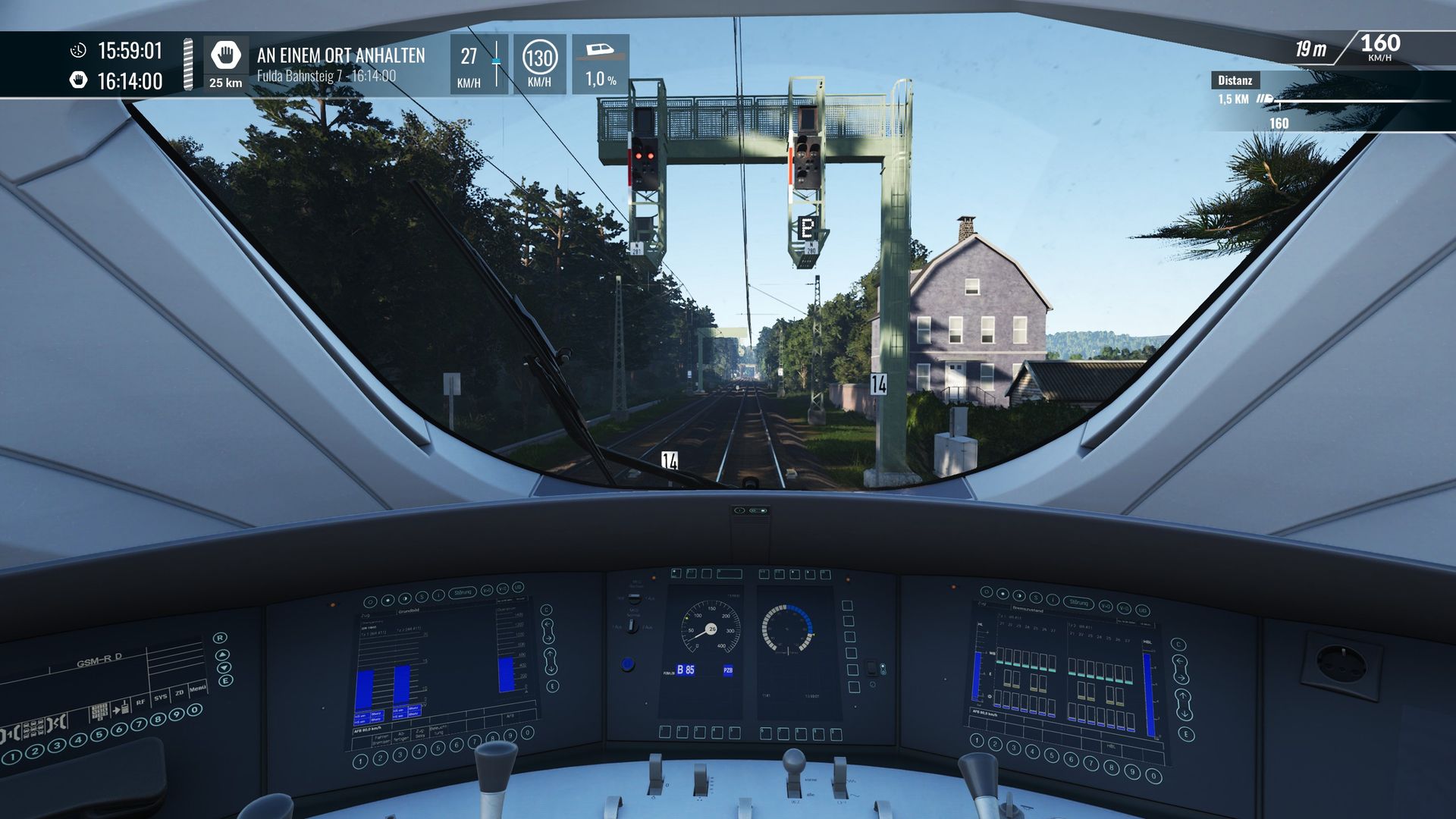This screenshot has height=819, width=1456.
Task: Click the train gradient icon
Action: 601,52
